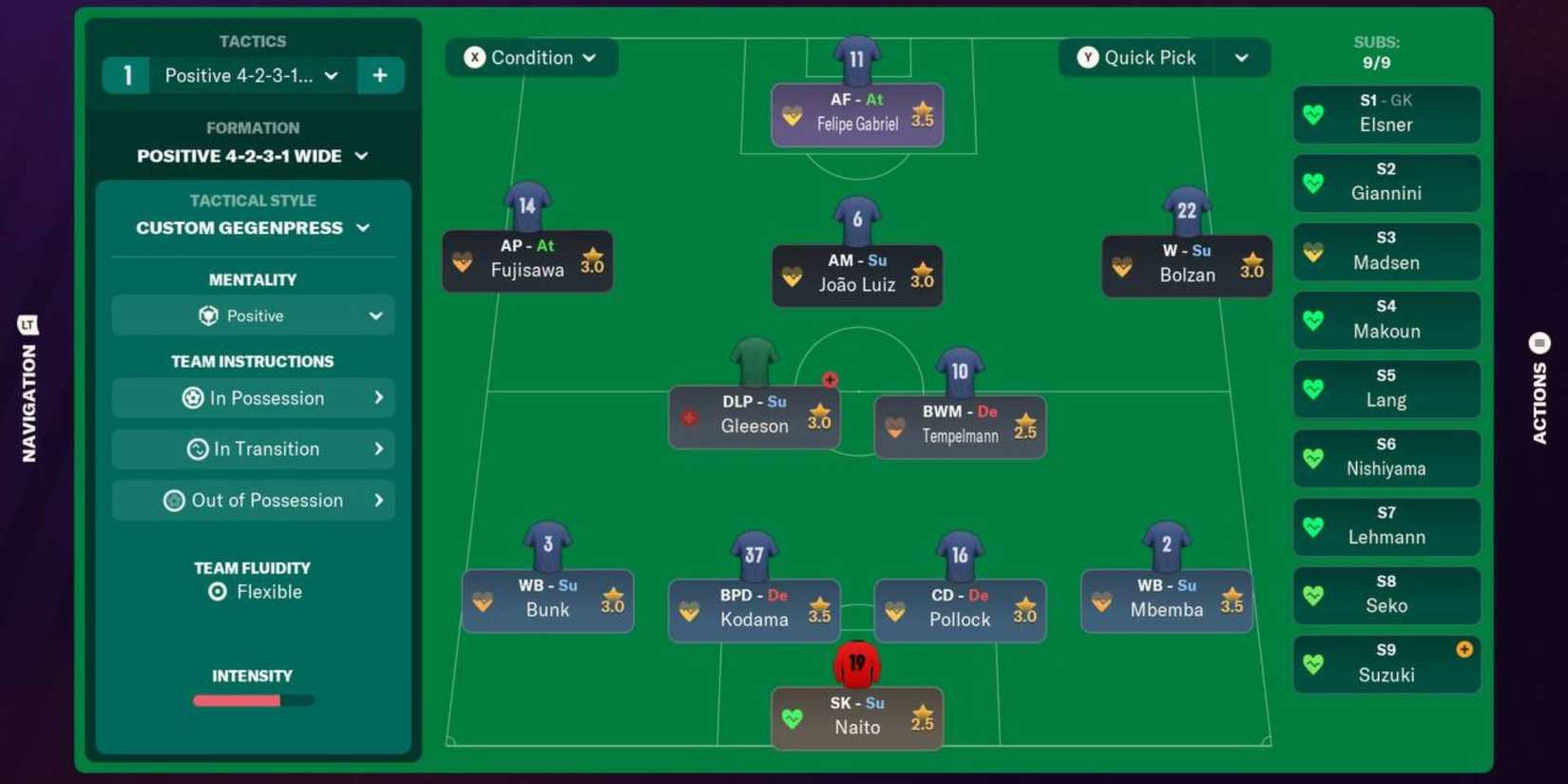The width and height of the screenshot is (1568, 784).
Task: Expand the Custom Gegenpress tactical style dropdown
Action: pos(252,228)
